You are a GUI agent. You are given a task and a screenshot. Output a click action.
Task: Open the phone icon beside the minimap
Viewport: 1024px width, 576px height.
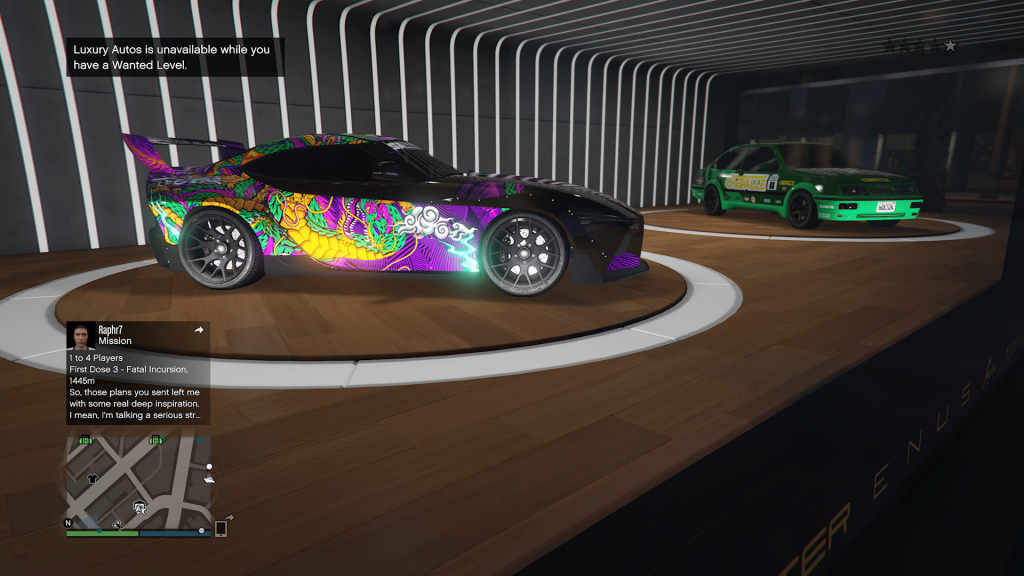pos(221,527)
